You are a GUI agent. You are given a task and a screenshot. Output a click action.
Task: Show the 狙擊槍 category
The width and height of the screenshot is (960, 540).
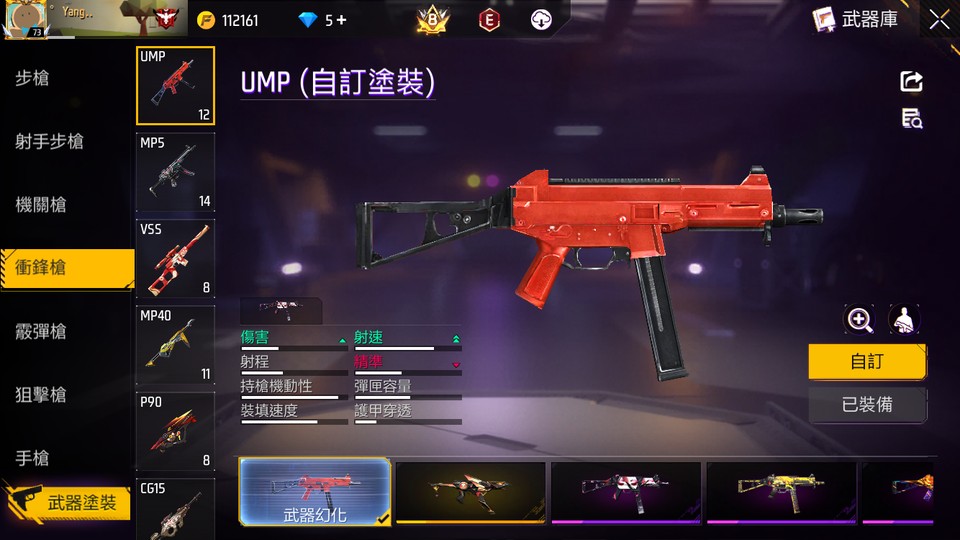pyautogui.click(x=41, y=395)
